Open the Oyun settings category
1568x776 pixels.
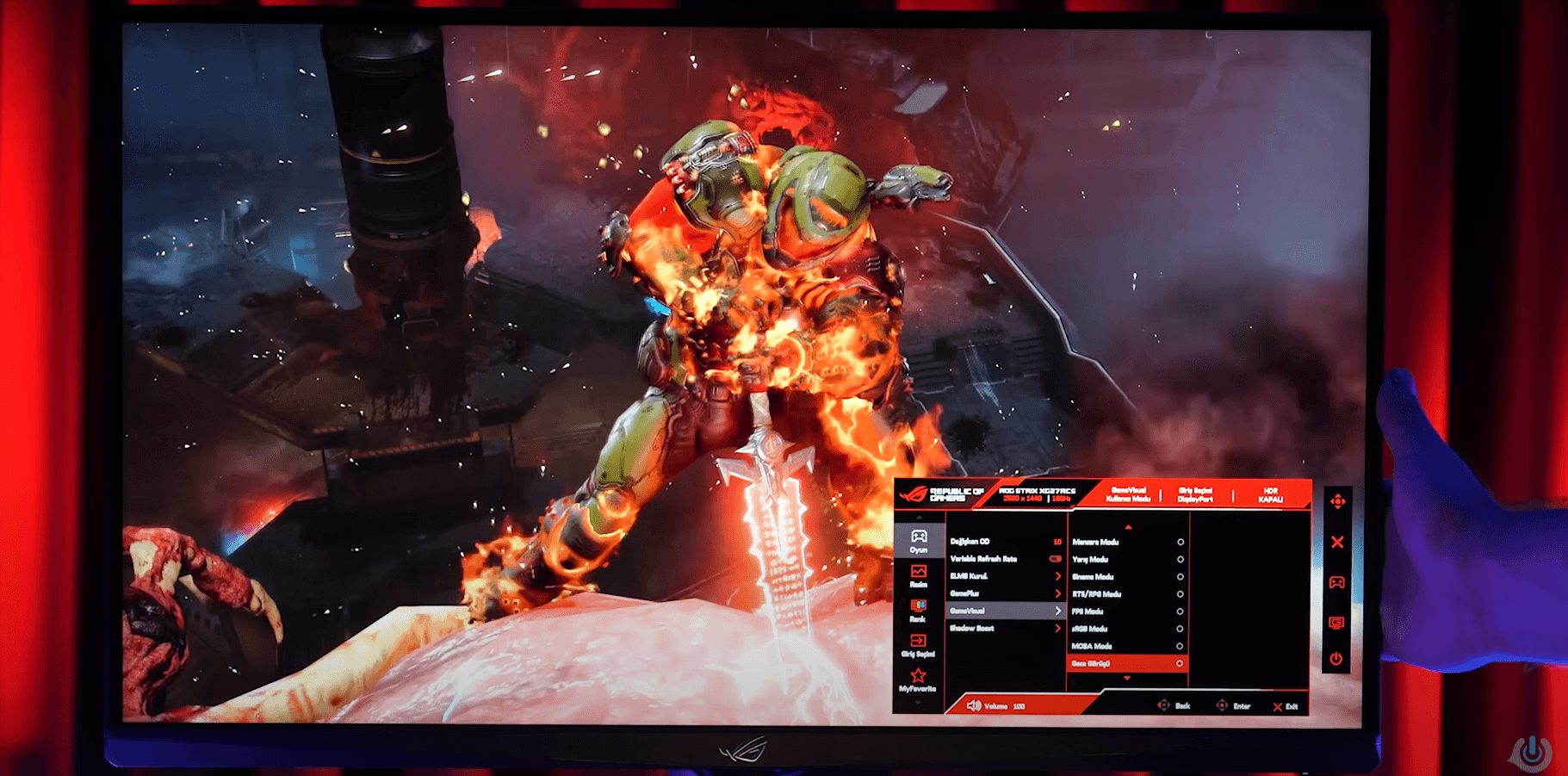919,541
